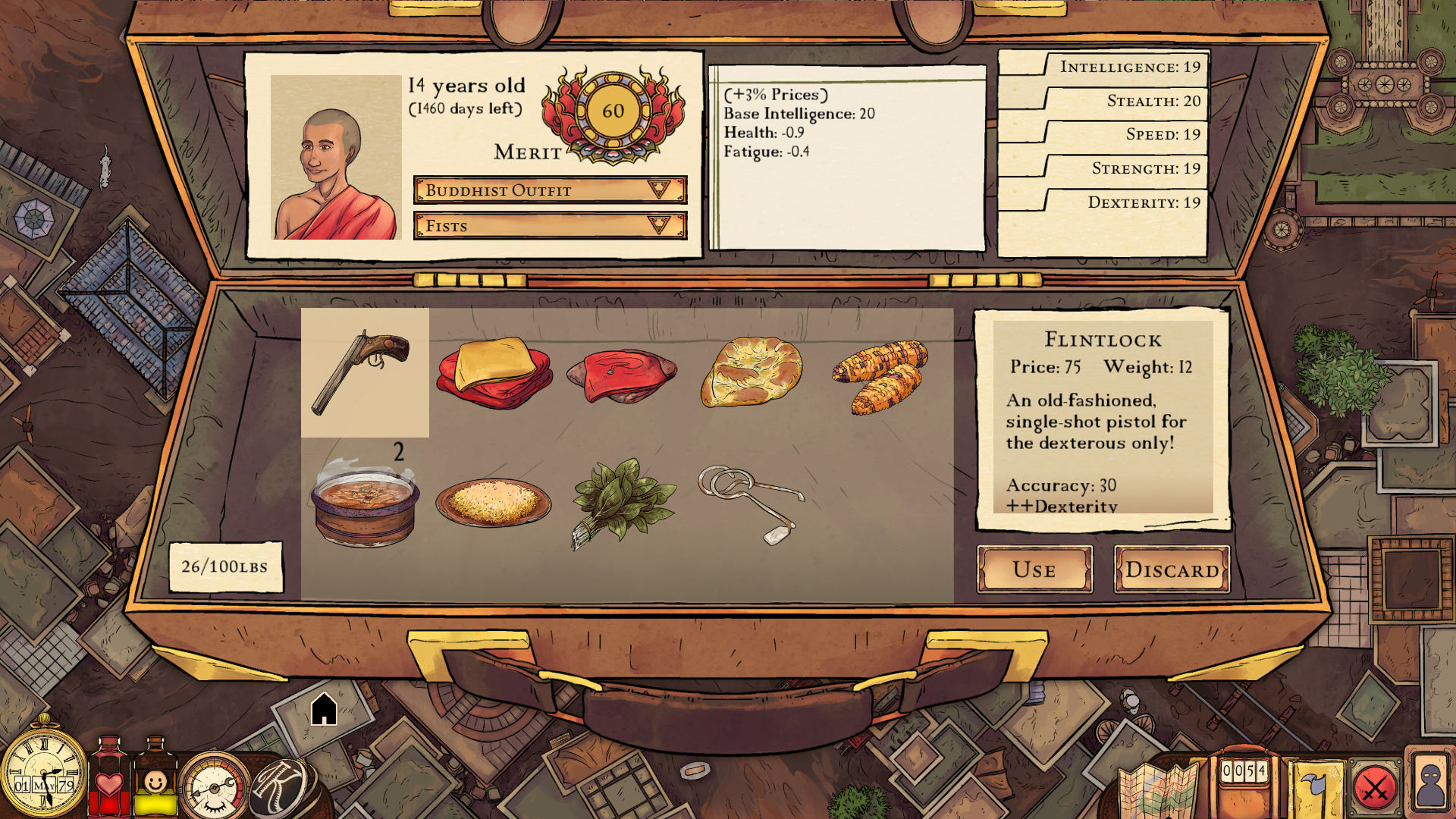
Task: Click the pocket watch calendar
Action: (43, 772)
